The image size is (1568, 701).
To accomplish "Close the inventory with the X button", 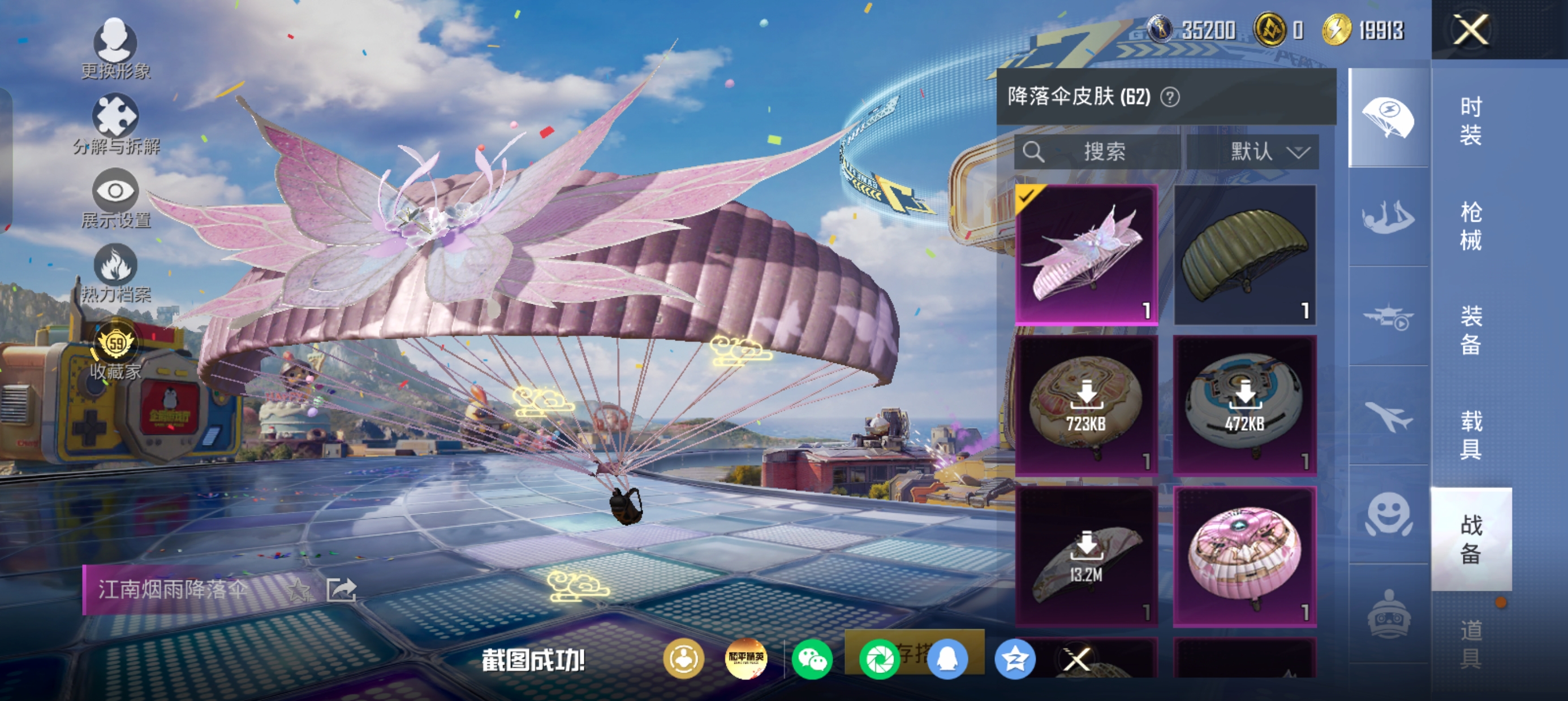I will point(1471,30).
